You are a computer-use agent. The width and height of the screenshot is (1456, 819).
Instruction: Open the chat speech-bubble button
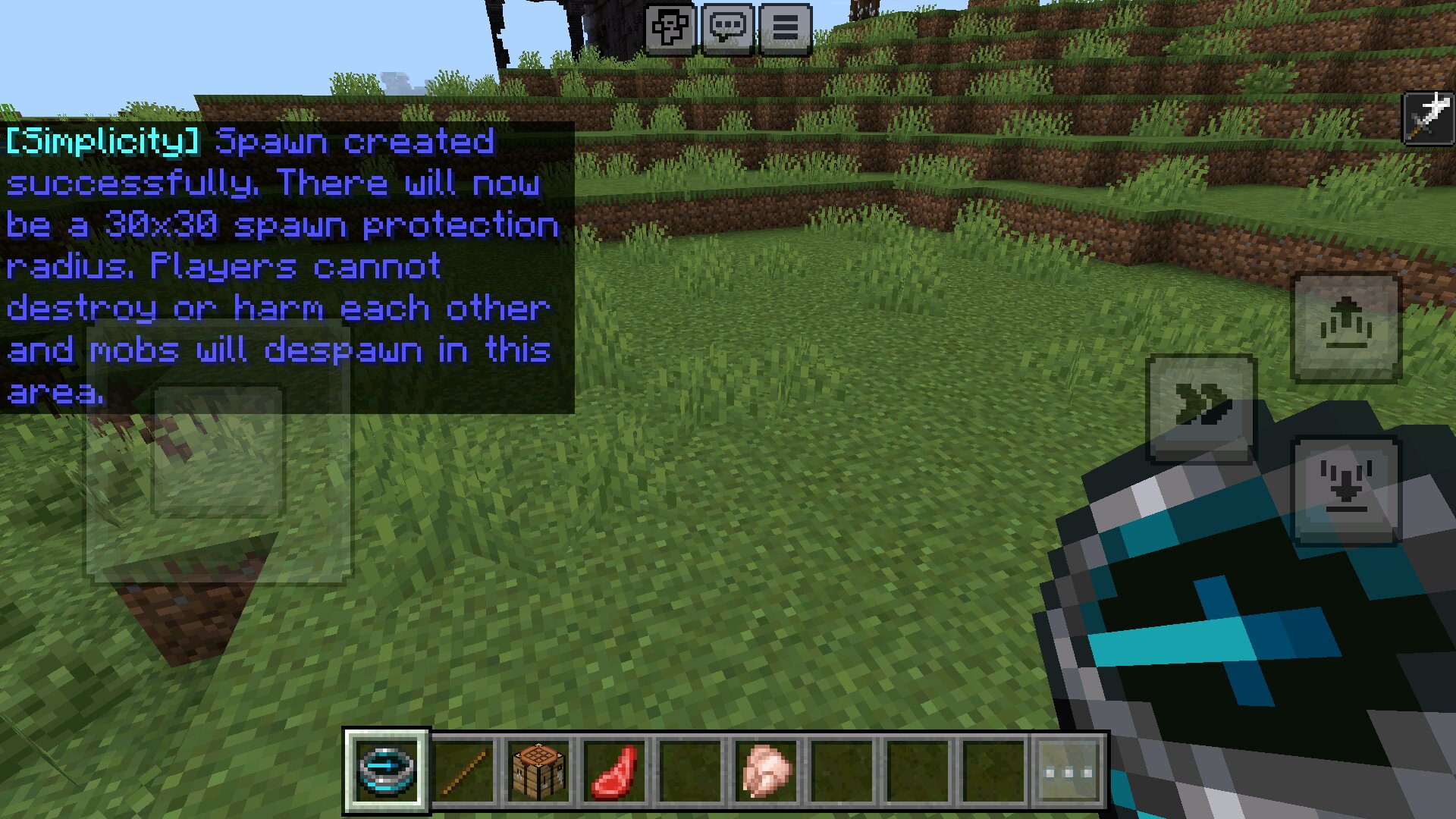[x=728, y=29]
